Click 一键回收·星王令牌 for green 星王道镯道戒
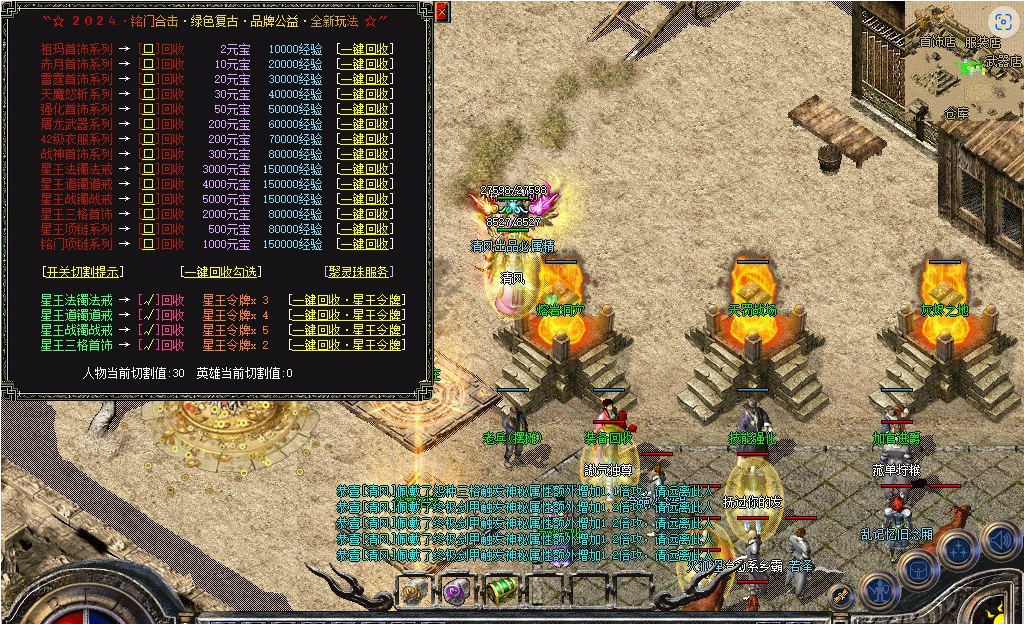The width and height of the screenshot is (1024, 624). click(x=347, y=315)
